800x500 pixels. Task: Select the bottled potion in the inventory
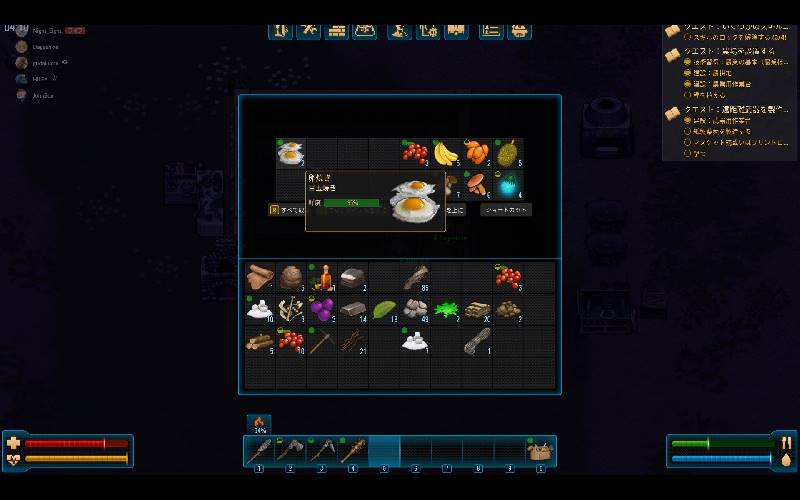click(322, 277)
